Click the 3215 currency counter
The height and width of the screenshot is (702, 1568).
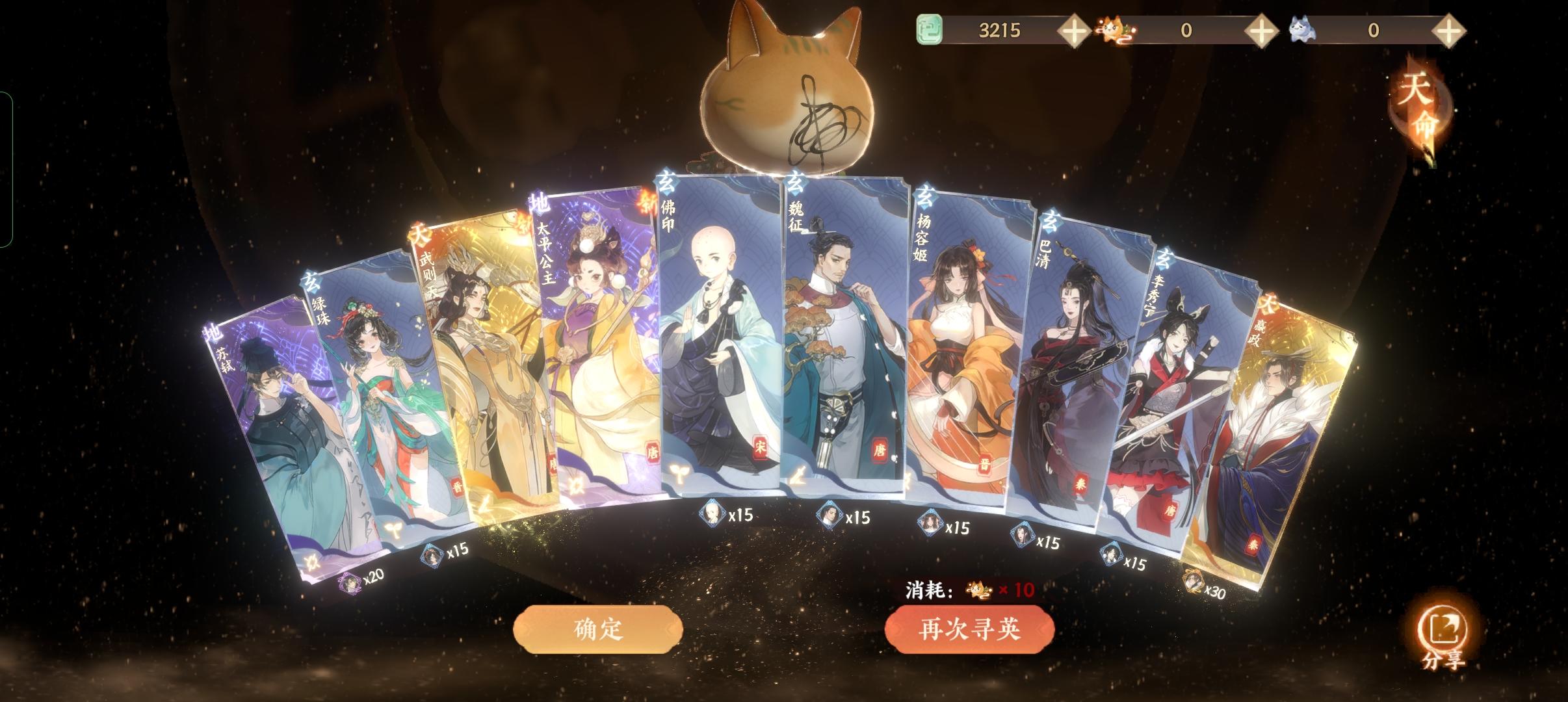click(x=997, y=30)
